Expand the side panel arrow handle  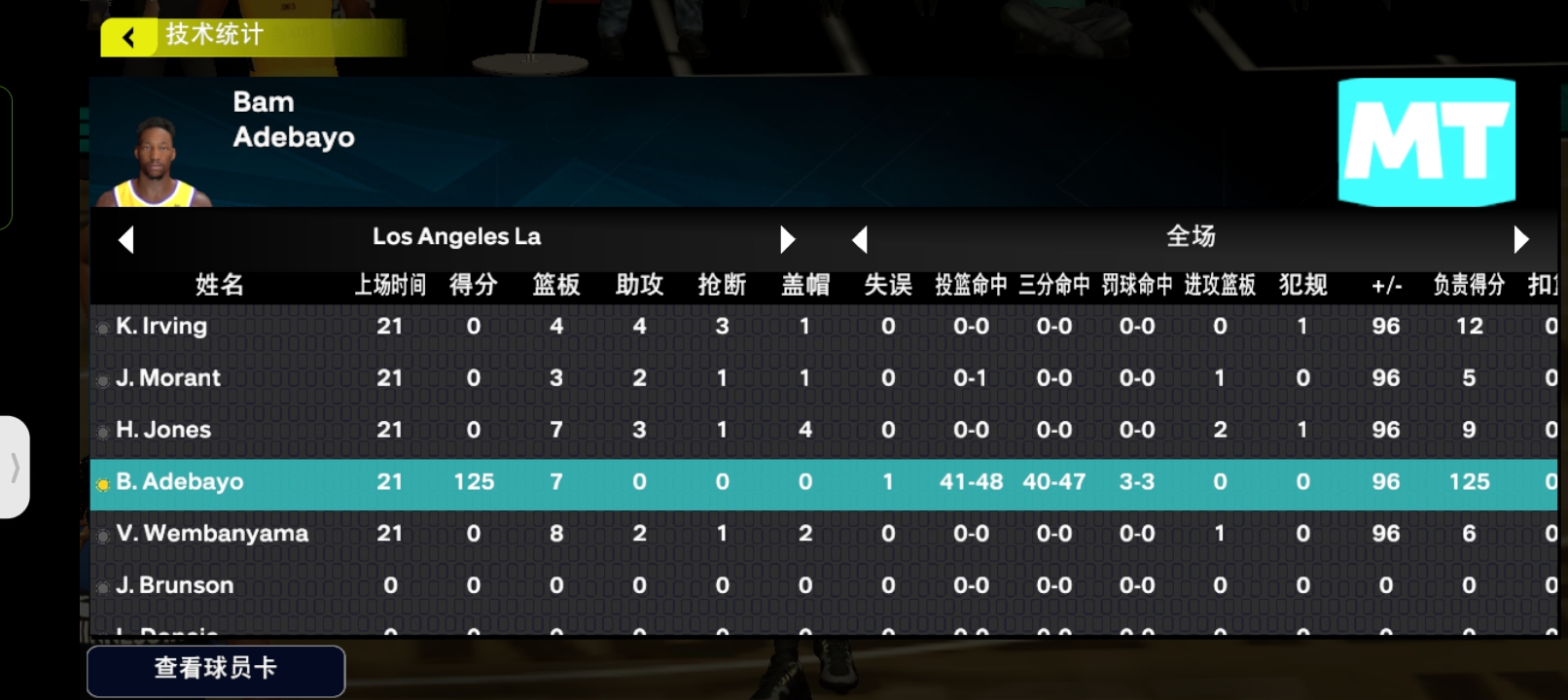pos(15,468)
